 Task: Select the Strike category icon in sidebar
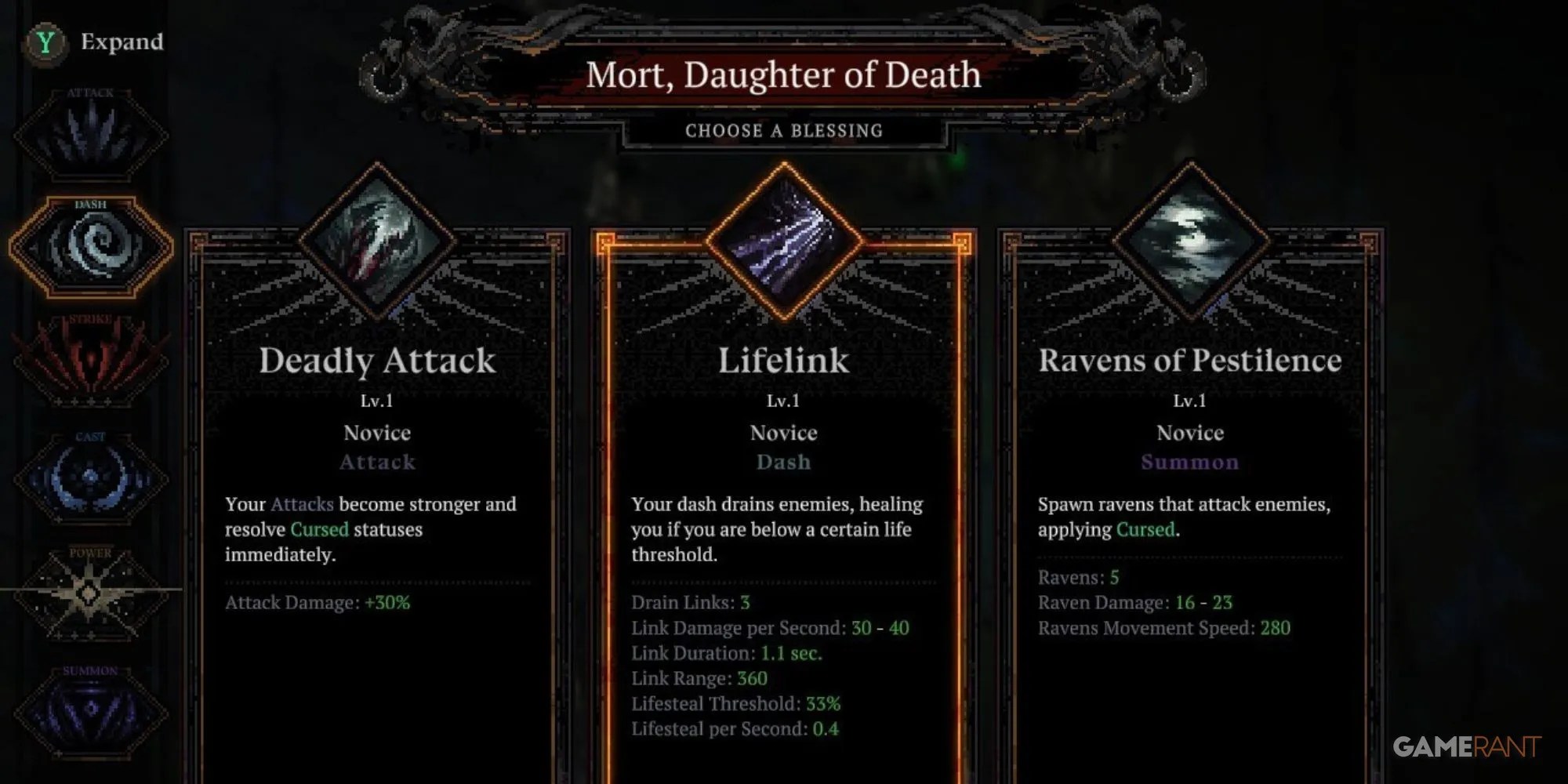[x=90, y=361]
